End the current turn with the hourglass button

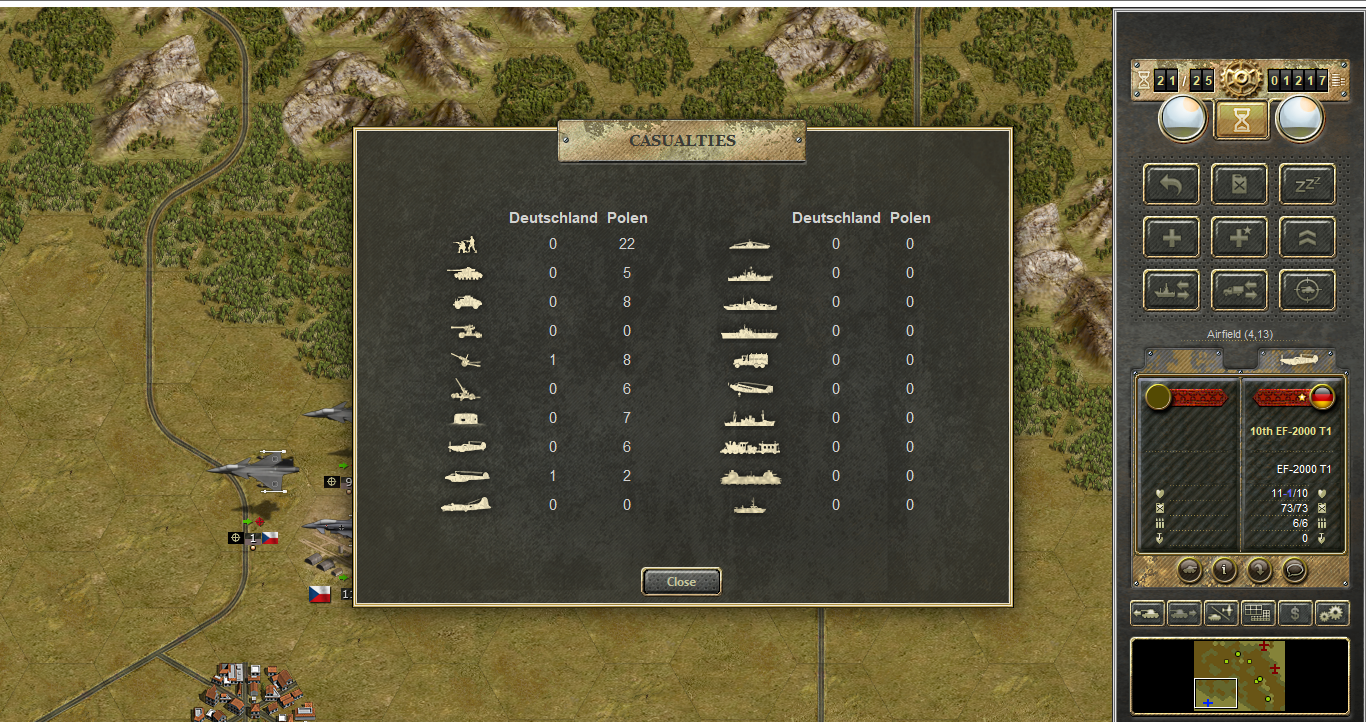[x=1241, y=120]
